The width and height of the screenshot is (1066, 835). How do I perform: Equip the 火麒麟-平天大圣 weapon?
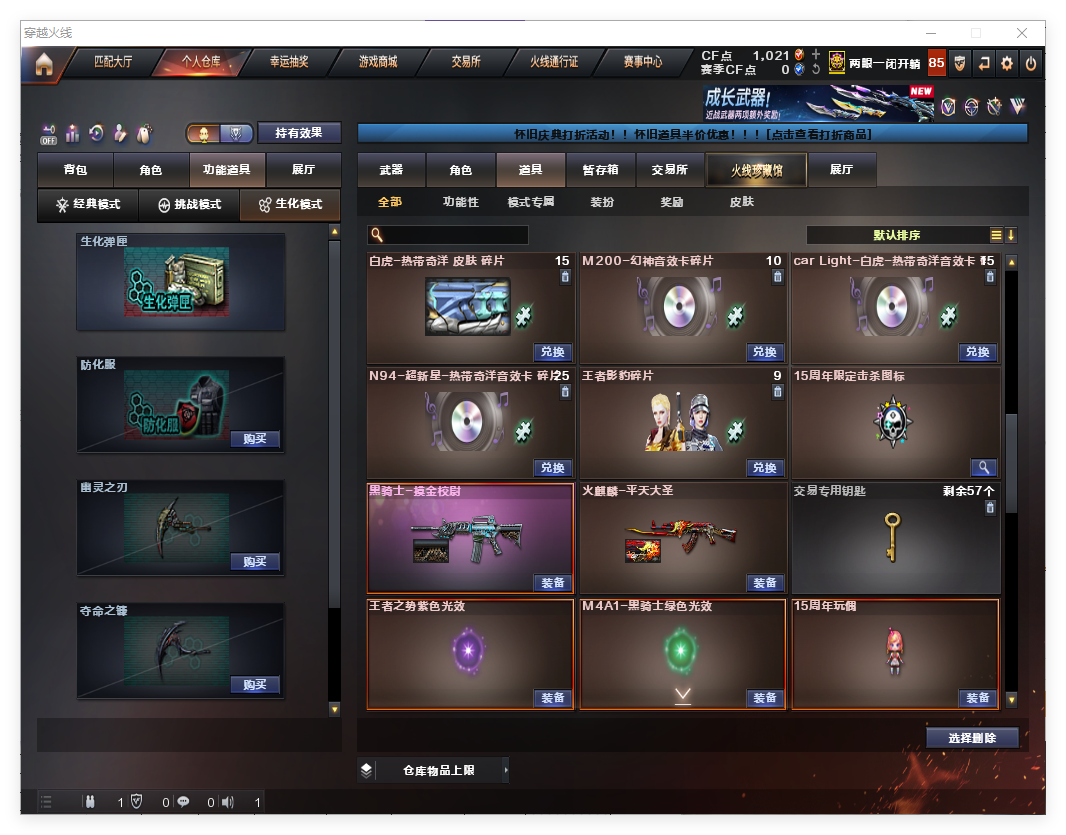(765, 583)
